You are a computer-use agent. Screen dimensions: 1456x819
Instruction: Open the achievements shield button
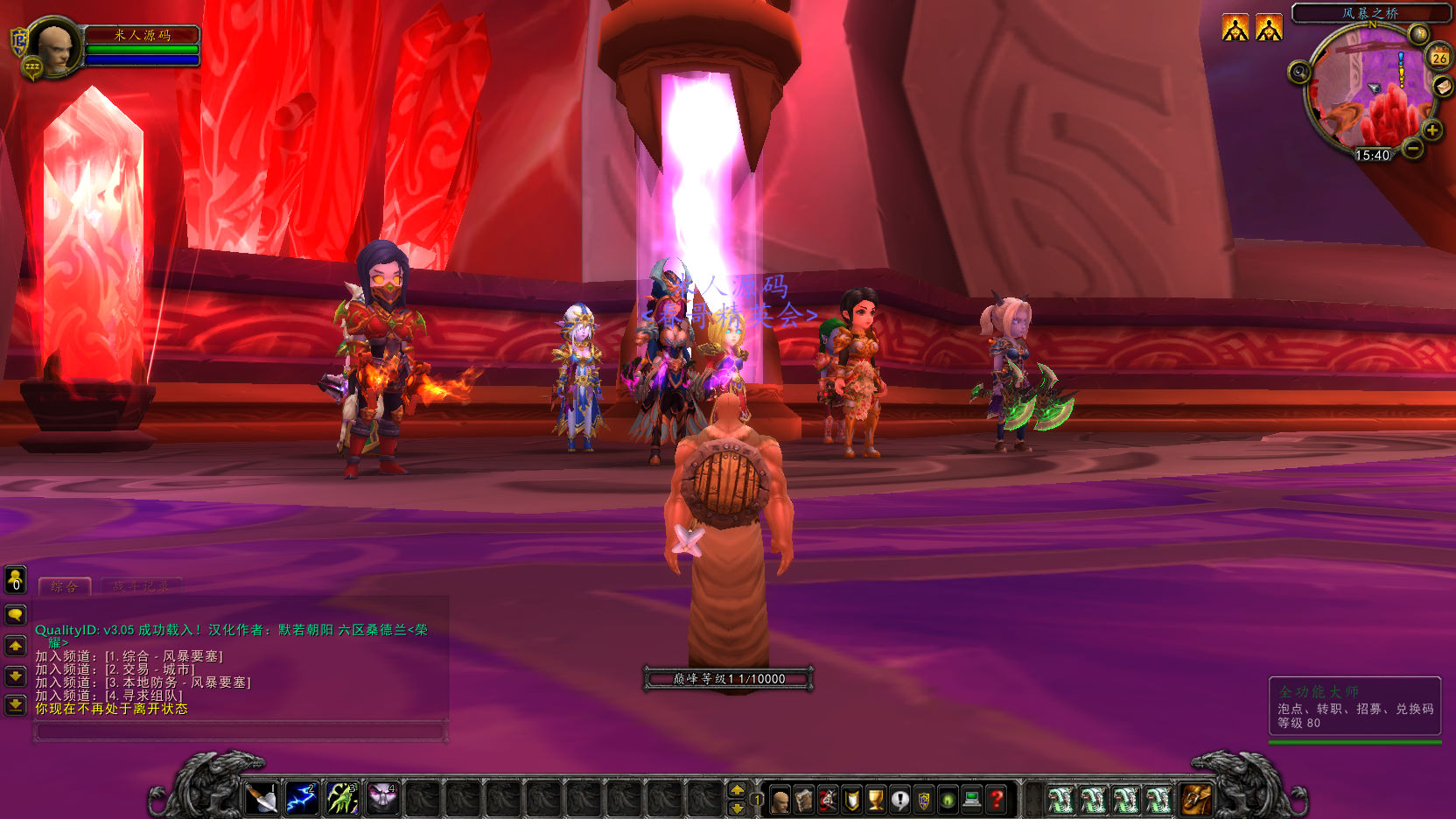[x=852, y=799]
